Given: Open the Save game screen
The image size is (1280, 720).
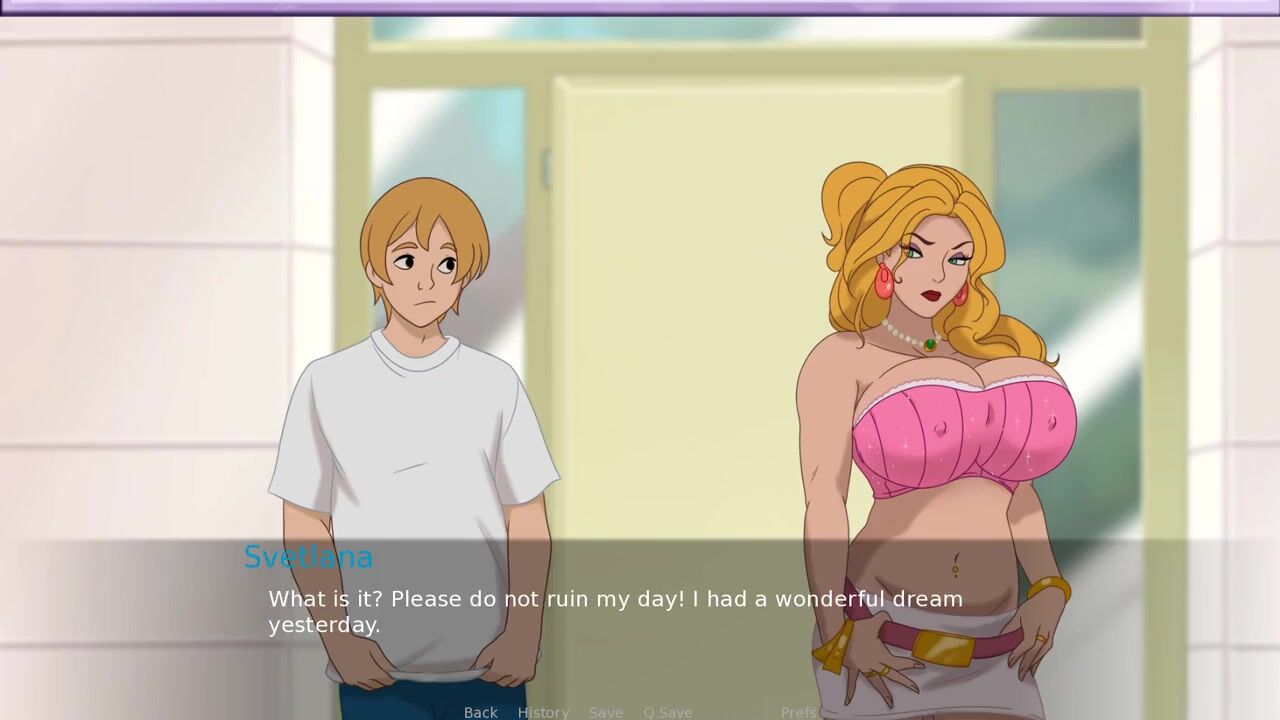Looking at the screenshot, I should pyautogui.click(x=606, y=712).
